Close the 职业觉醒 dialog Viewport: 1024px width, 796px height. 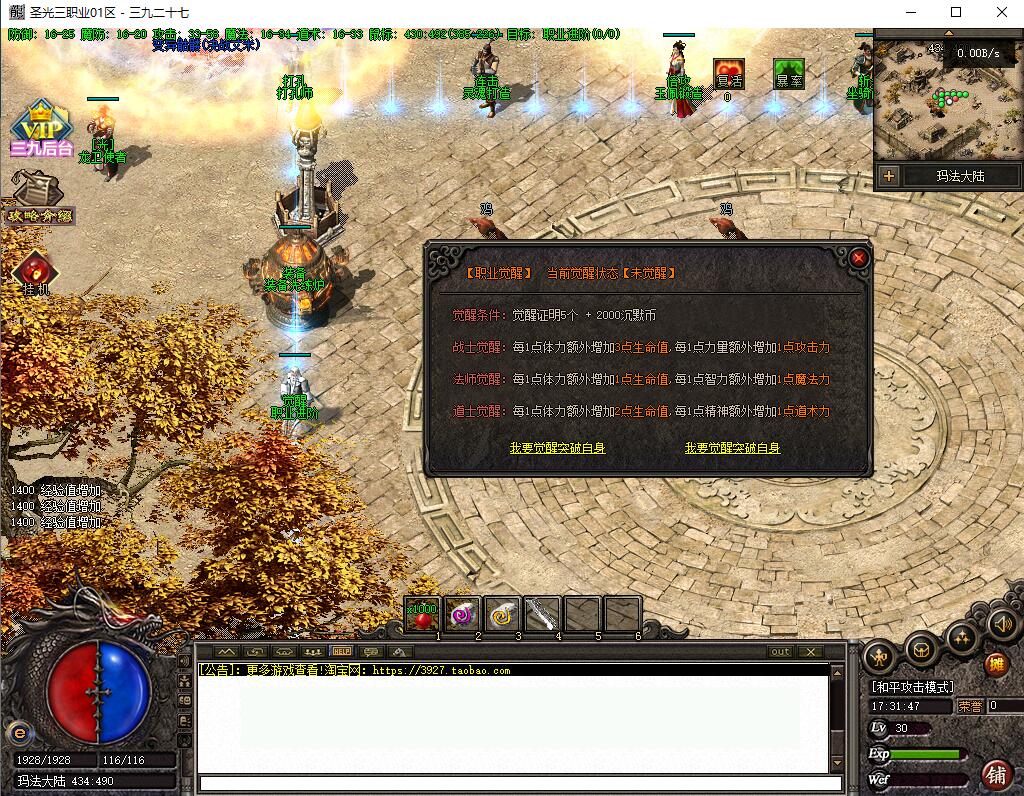(x=859, y=258)
